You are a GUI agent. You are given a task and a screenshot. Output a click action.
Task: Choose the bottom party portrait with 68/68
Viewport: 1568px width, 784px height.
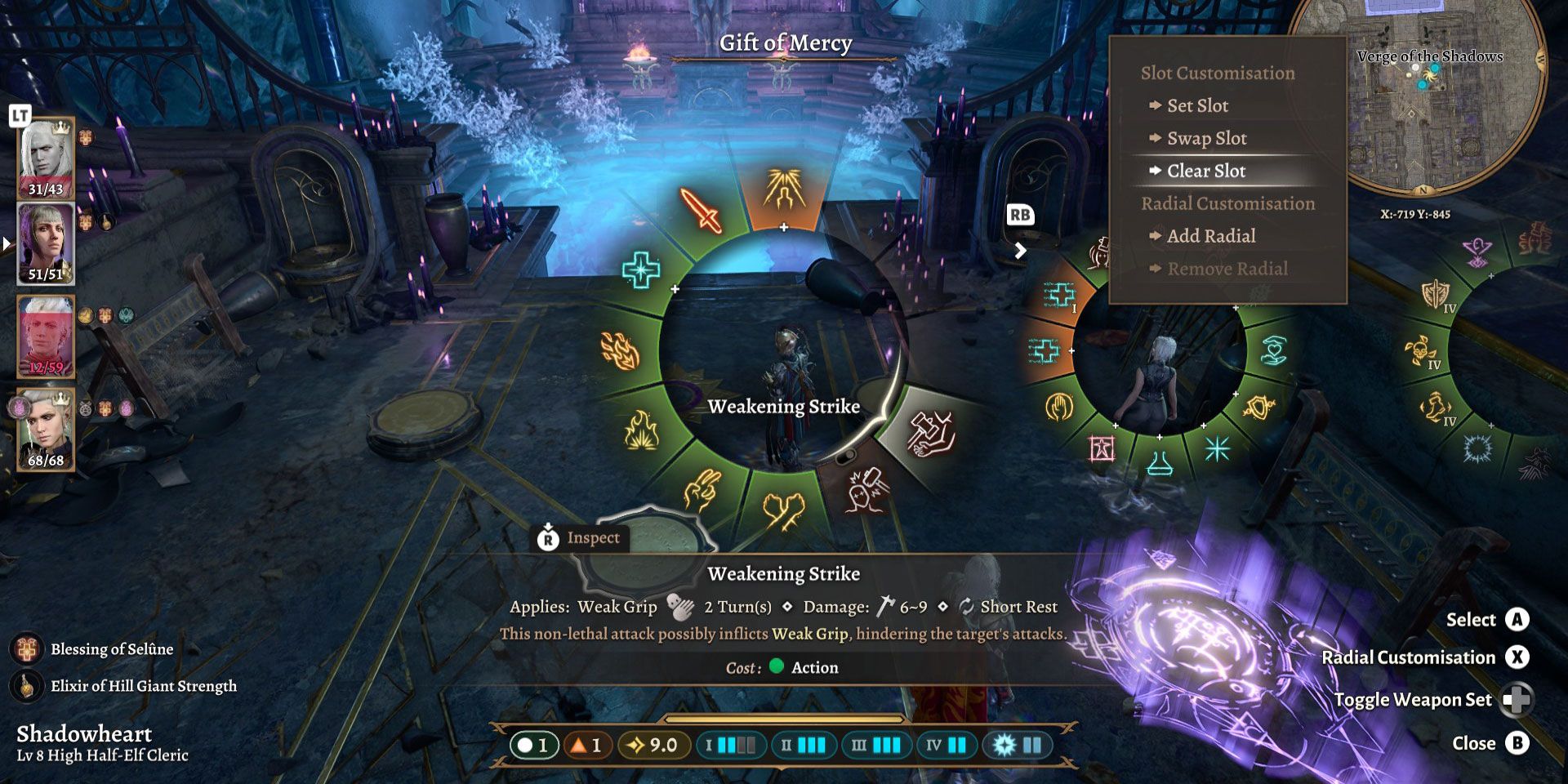(46, 429)
